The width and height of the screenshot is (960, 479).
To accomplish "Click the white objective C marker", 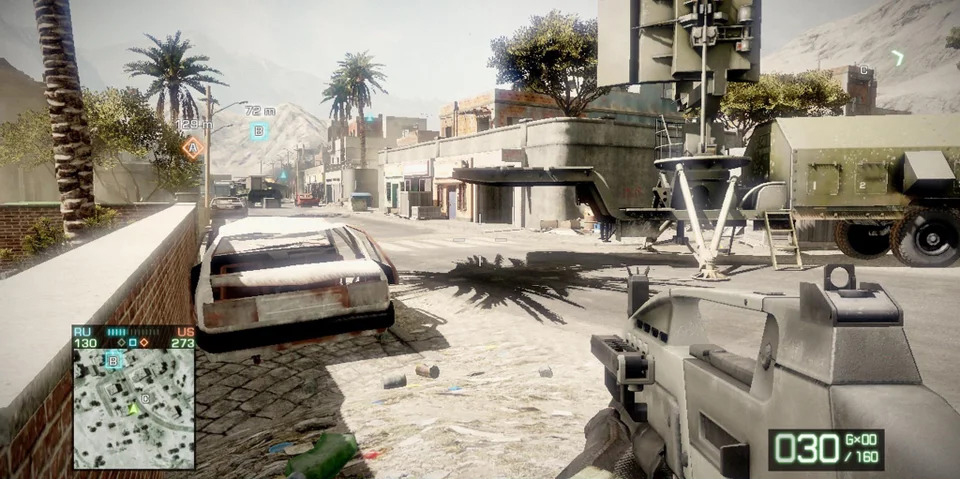I will pyautogui.click(x=864, y=70).
